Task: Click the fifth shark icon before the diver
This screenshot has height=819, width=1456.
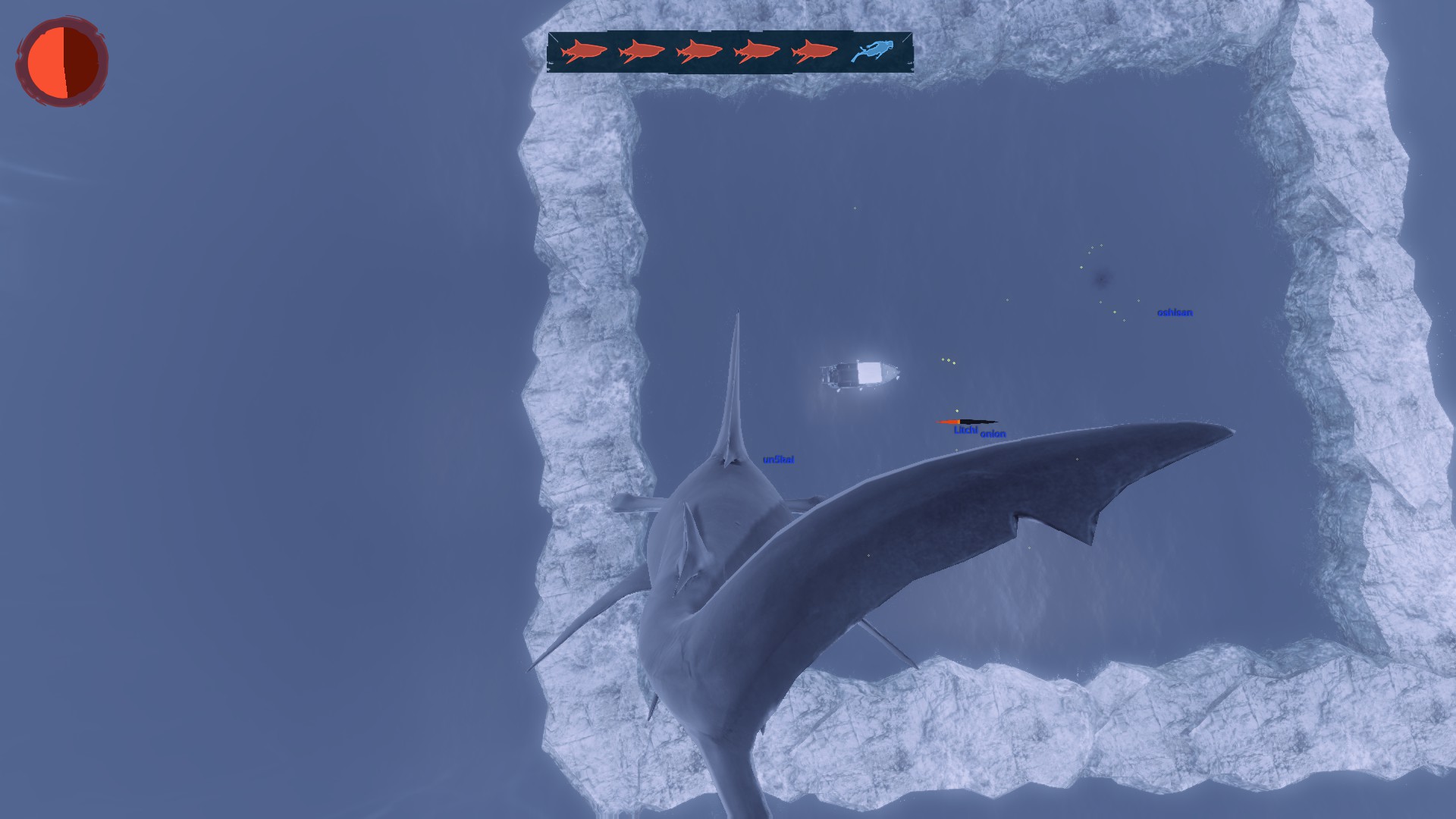Action: 814,50
